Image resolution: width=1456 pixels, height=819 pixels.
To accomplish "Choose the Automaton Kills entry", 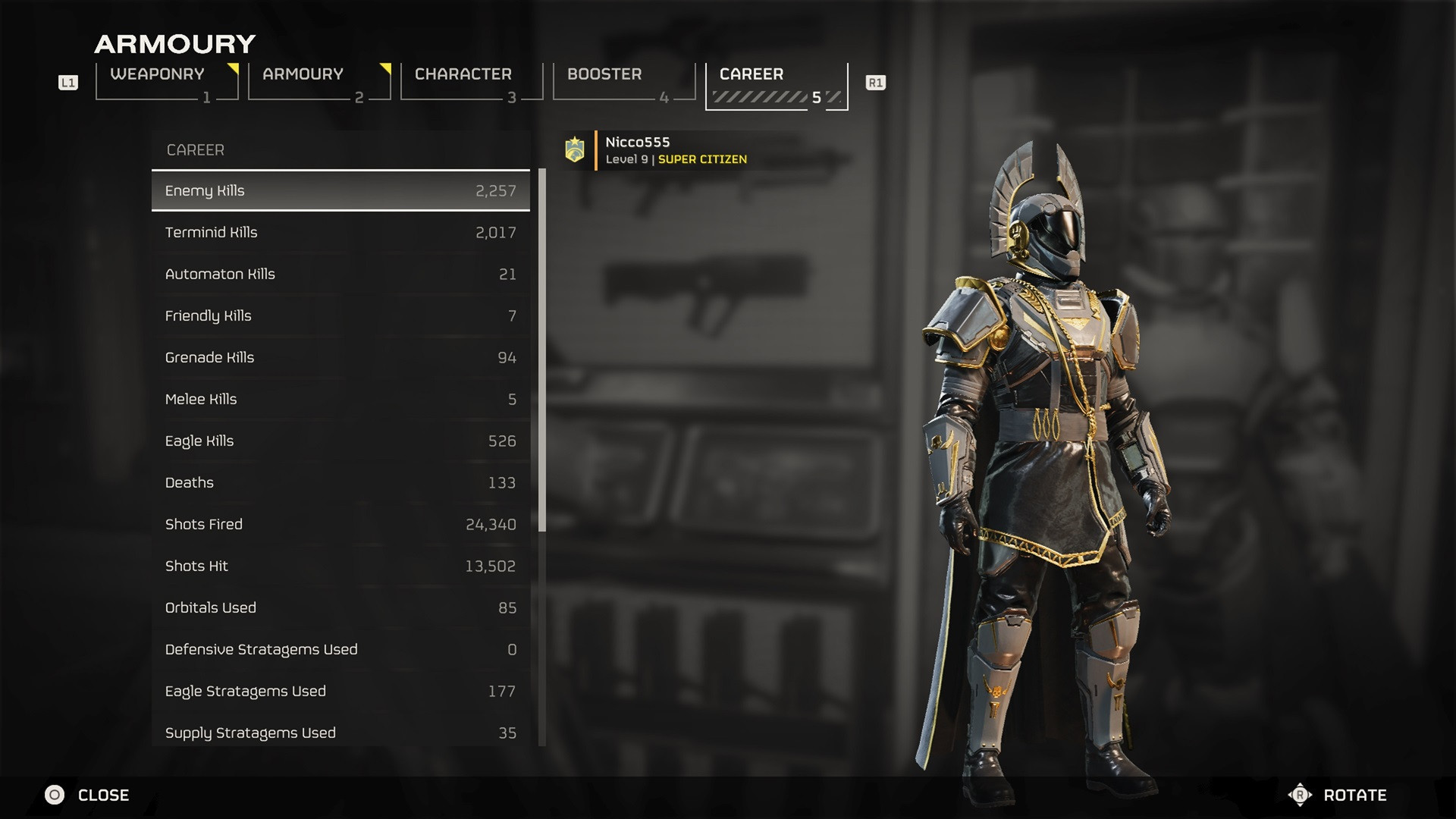I will (340, 275).
